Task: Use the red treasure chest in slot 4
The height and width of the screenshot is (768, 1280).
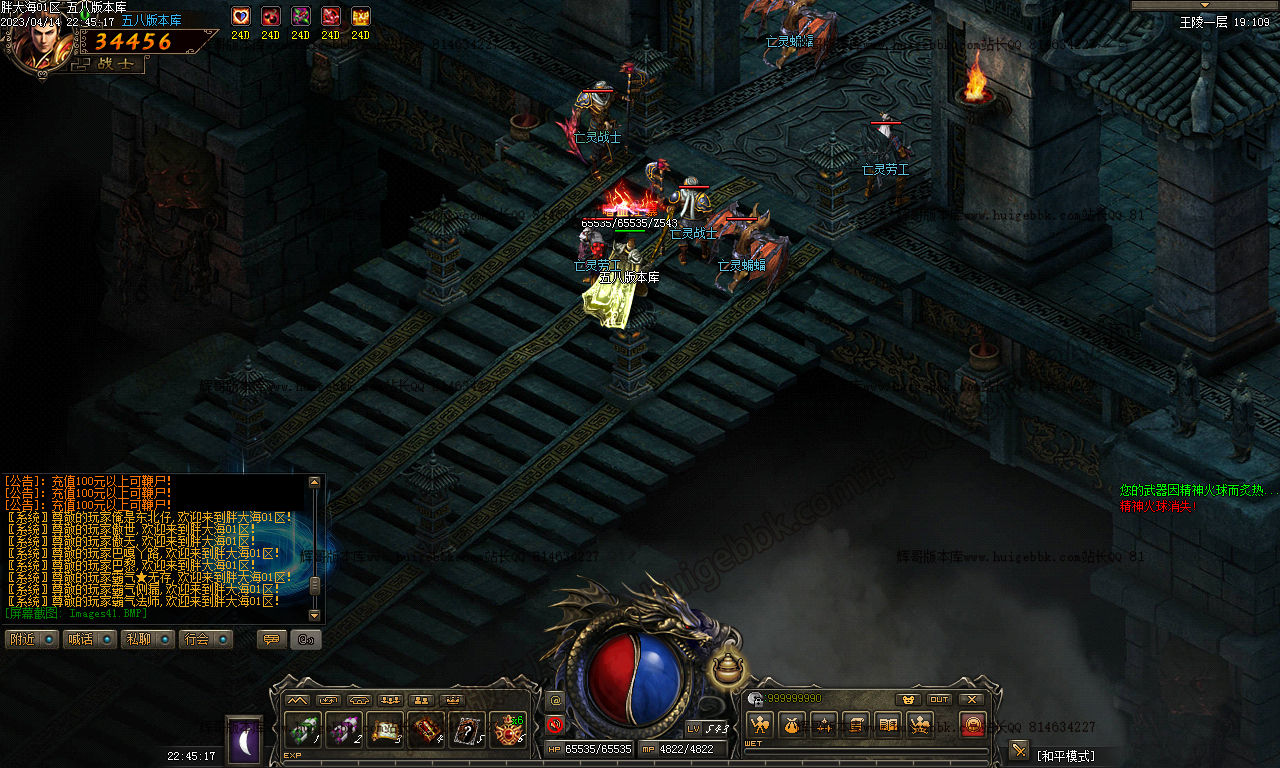Action: [426, 731]
